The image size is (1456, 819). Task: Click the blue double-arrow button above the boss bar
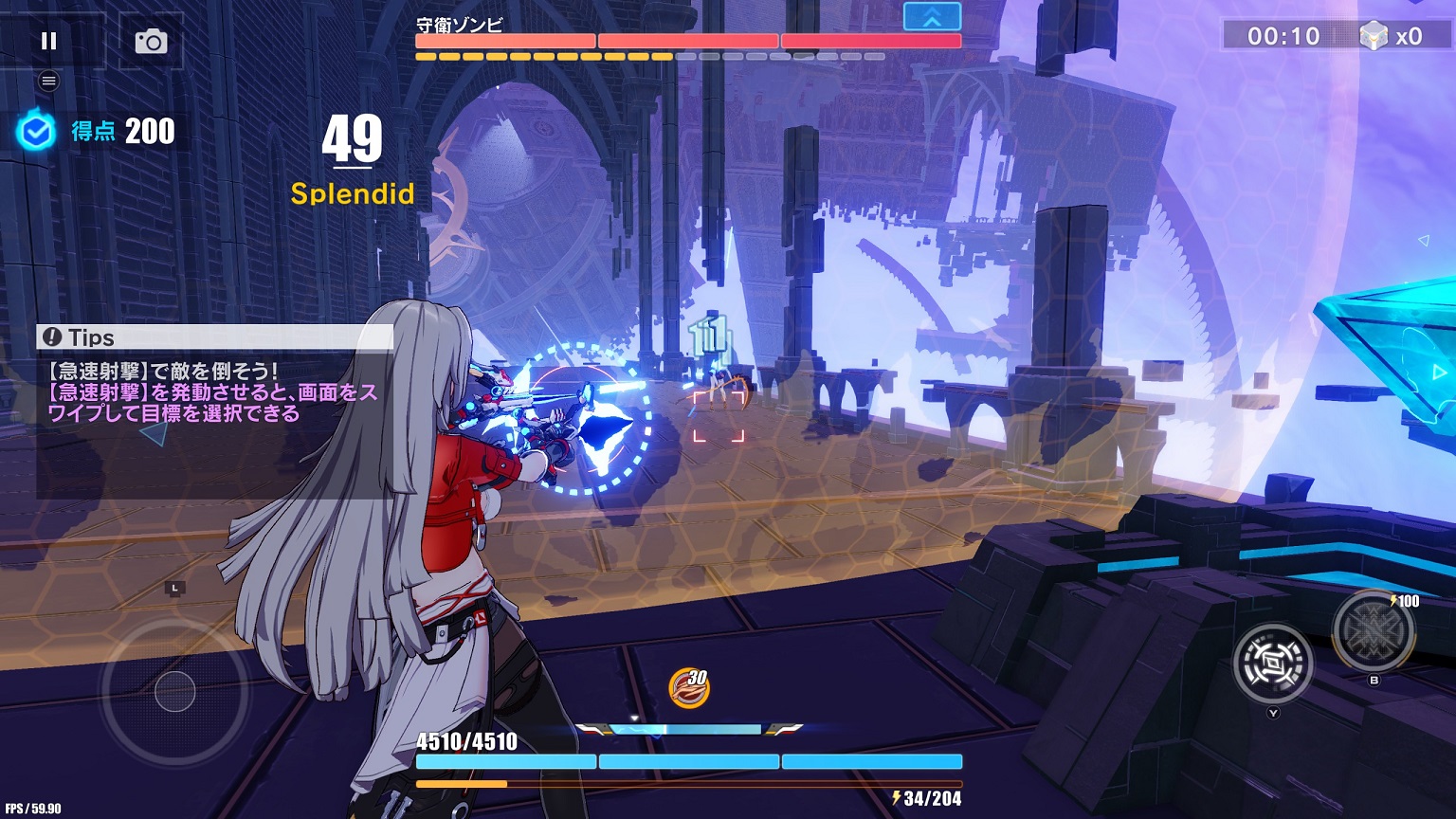pos(932,17)
